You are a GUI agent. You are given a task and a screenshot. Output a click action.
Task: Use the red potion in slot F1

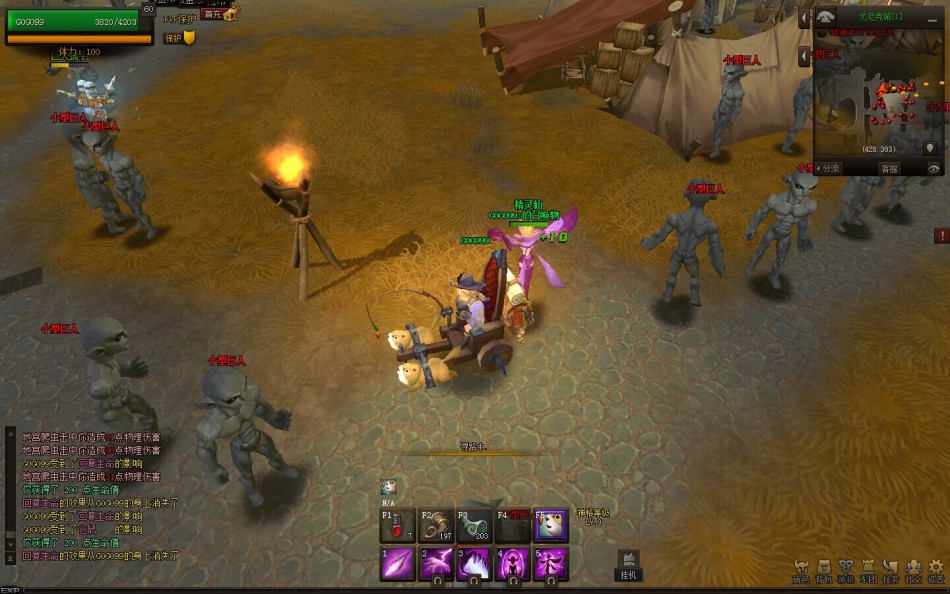[397, 526]
